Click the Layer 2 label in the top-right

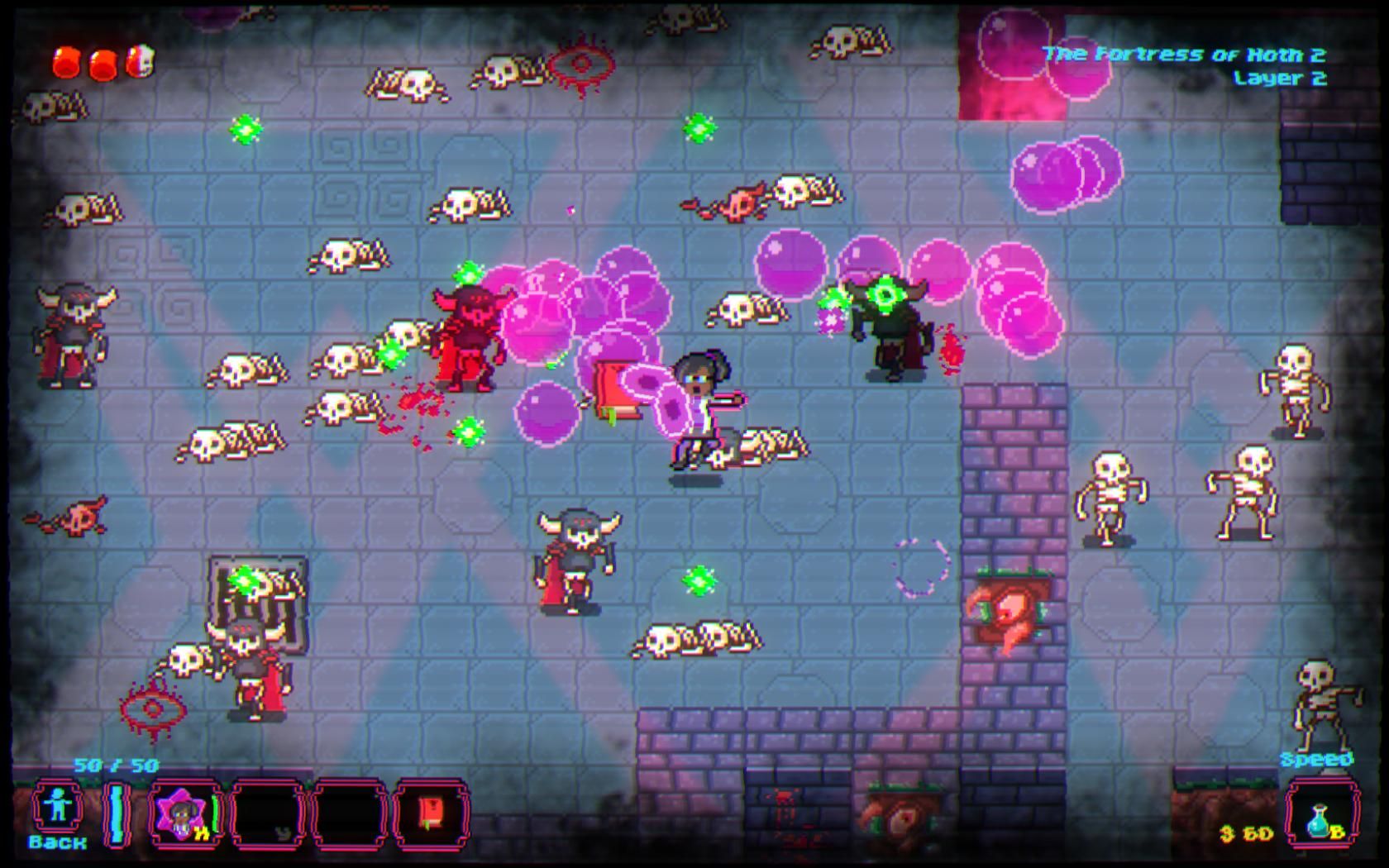pyautogui.click(x=1280, y=79)
